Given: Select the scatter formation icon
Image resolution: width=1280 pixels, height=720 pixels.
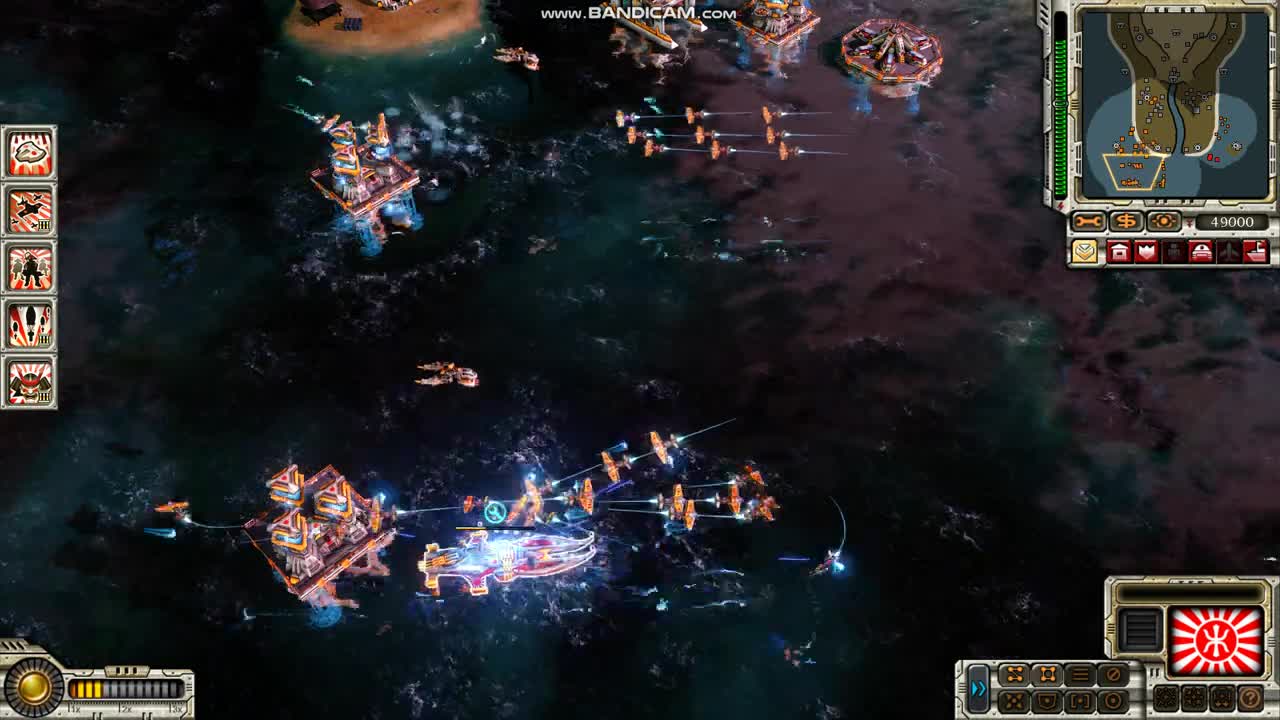Looking at the screenshot, I should (1013, 701).
